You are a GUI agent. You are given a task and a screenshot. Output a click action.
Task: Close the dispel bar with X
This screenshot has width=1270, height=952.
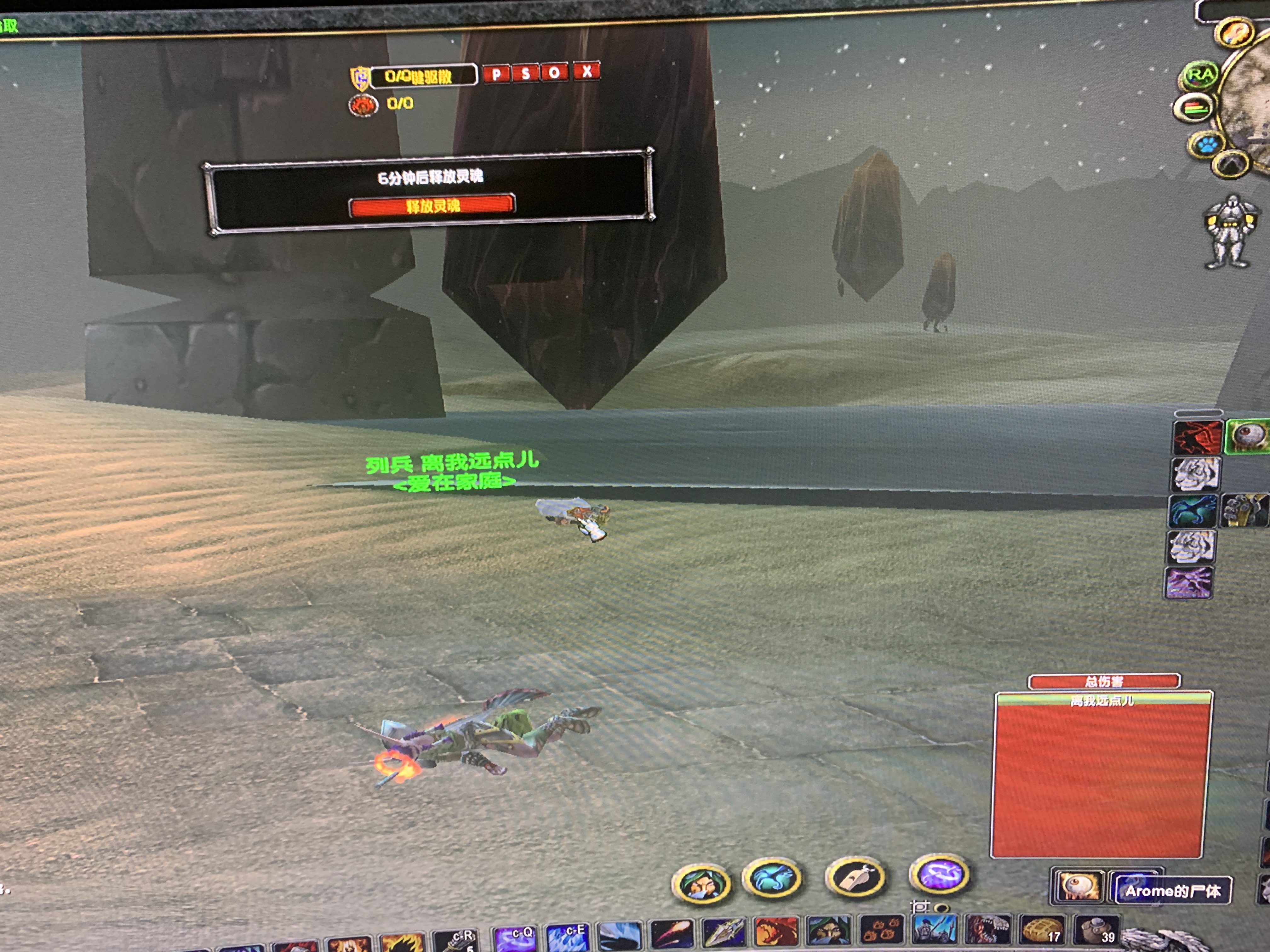[x=587, y=71]
